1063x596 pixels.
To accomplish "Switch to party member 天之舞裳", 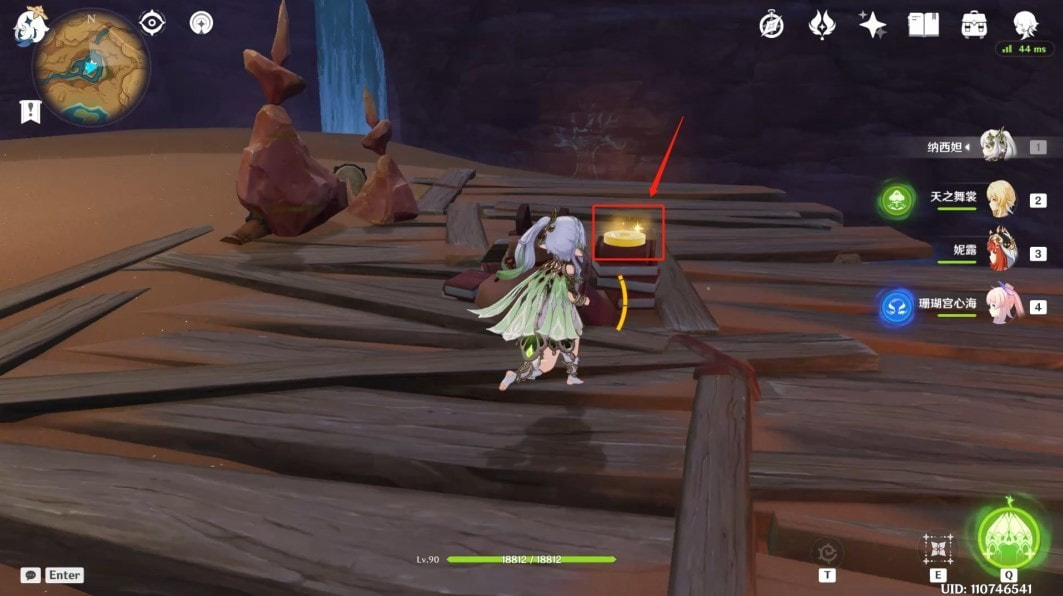I will pyautogui.click(x=1000, y=199).
